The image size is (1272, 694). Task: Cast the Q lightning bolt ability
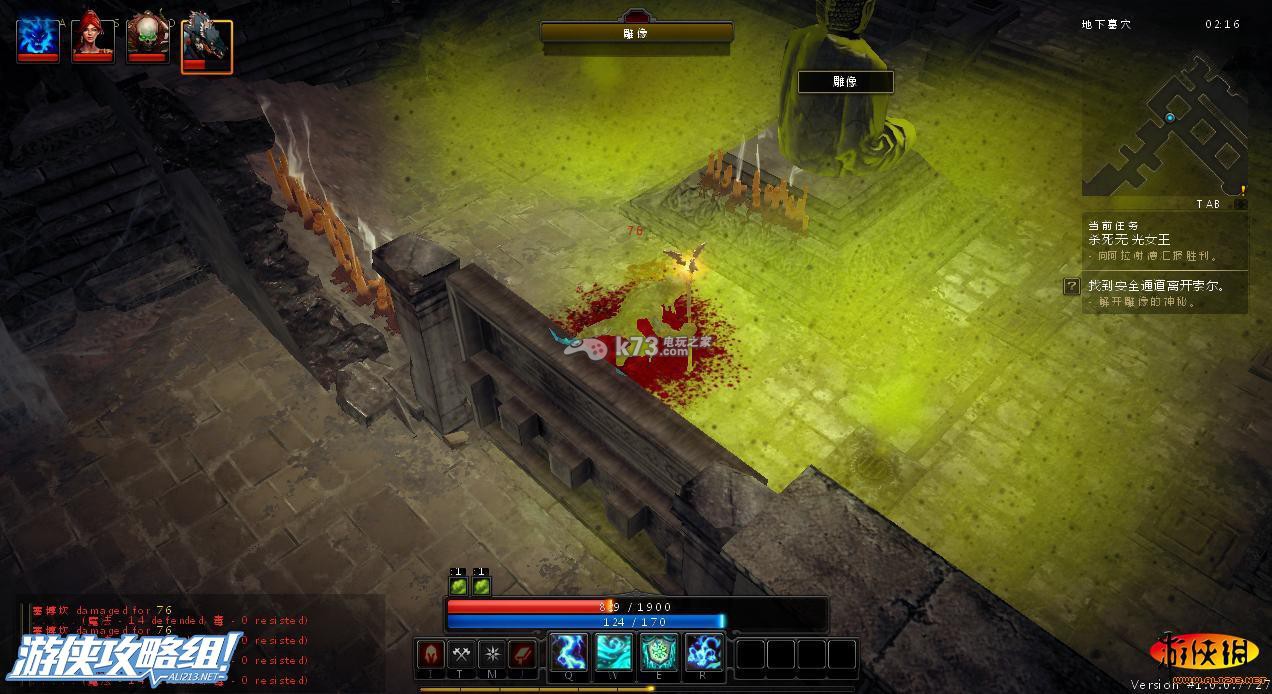568,652
